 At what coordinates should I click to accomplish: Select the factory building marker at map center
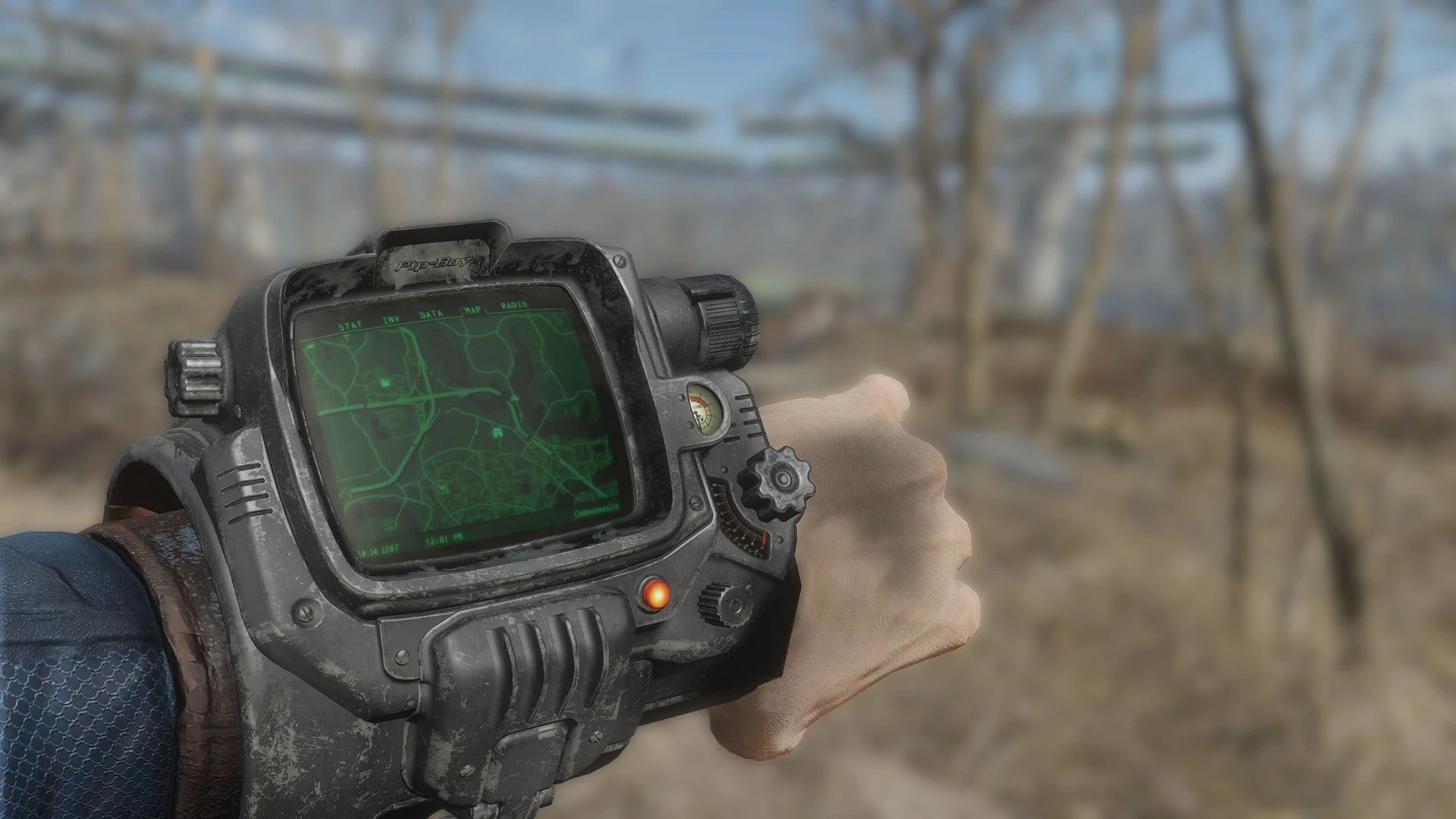click(497, 431)
